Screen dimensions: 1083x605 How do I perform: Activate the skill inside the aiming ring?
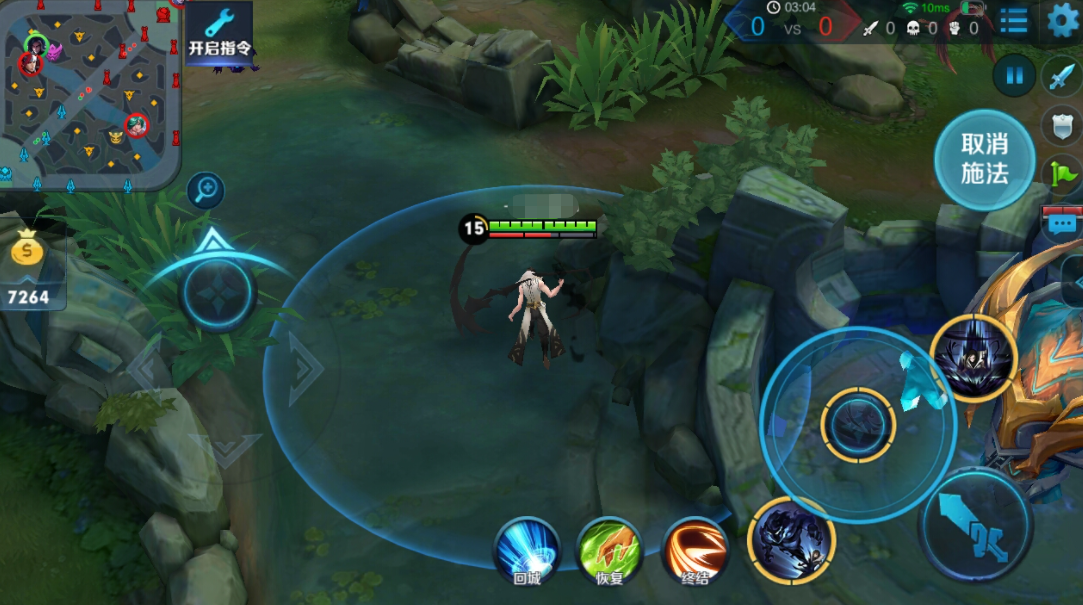tap(858, 425)
